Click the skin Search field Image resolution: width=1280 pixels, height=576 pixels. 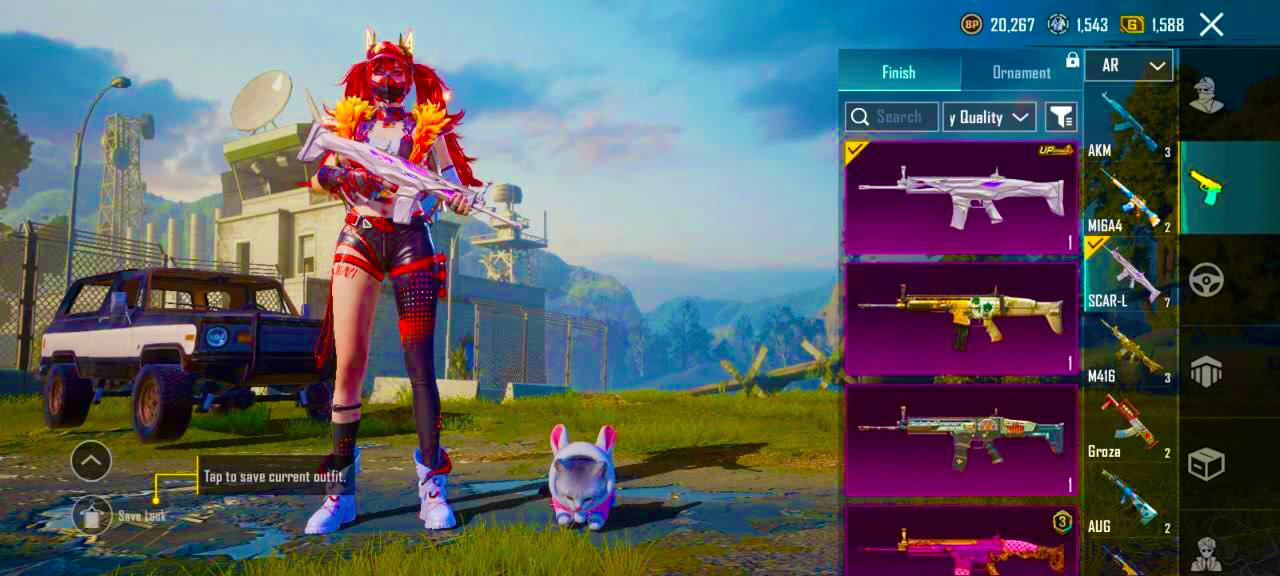(892, 117)
